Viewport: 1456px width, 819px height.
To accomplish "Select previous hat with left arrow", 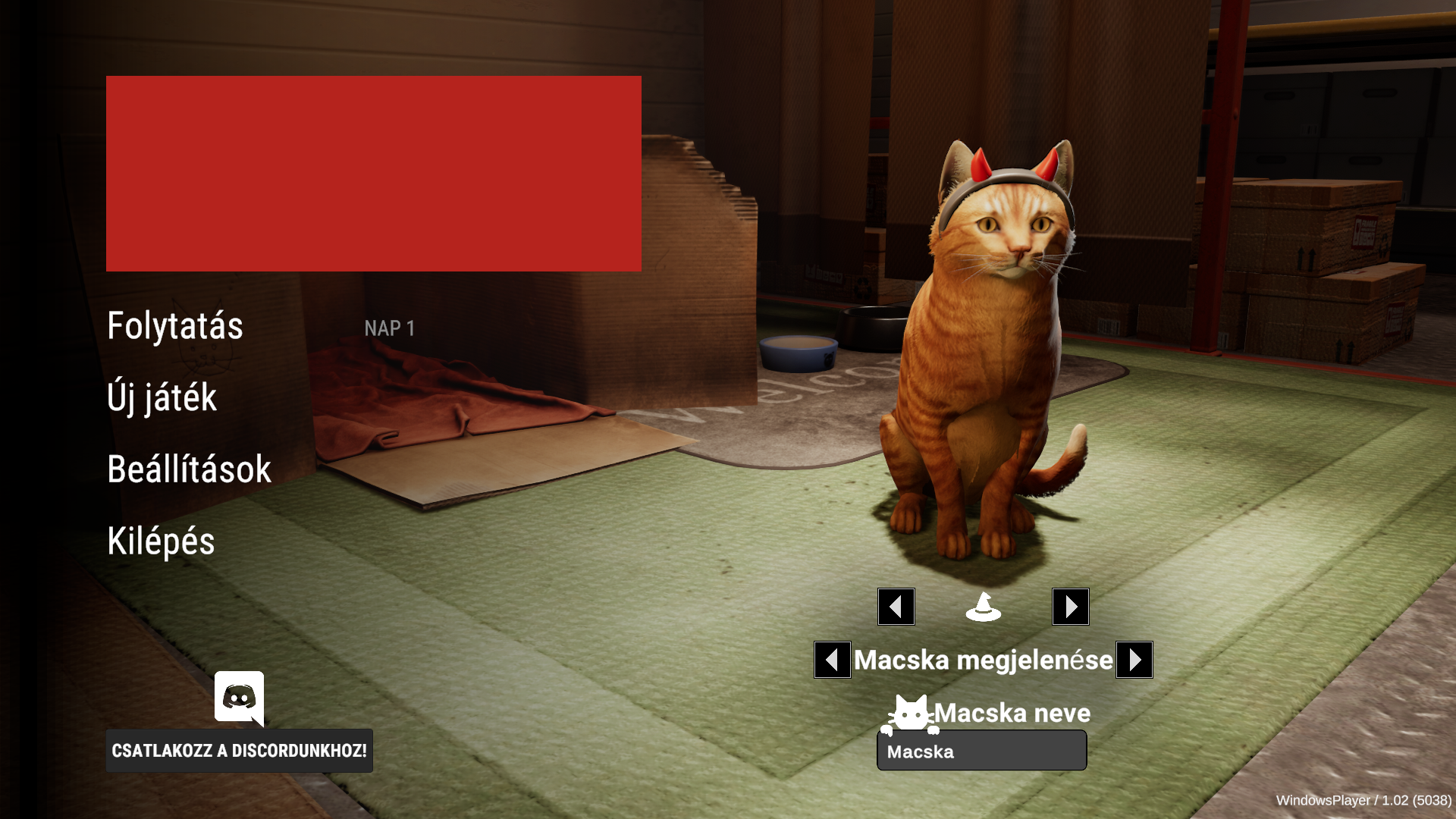I will coord(896,607).
